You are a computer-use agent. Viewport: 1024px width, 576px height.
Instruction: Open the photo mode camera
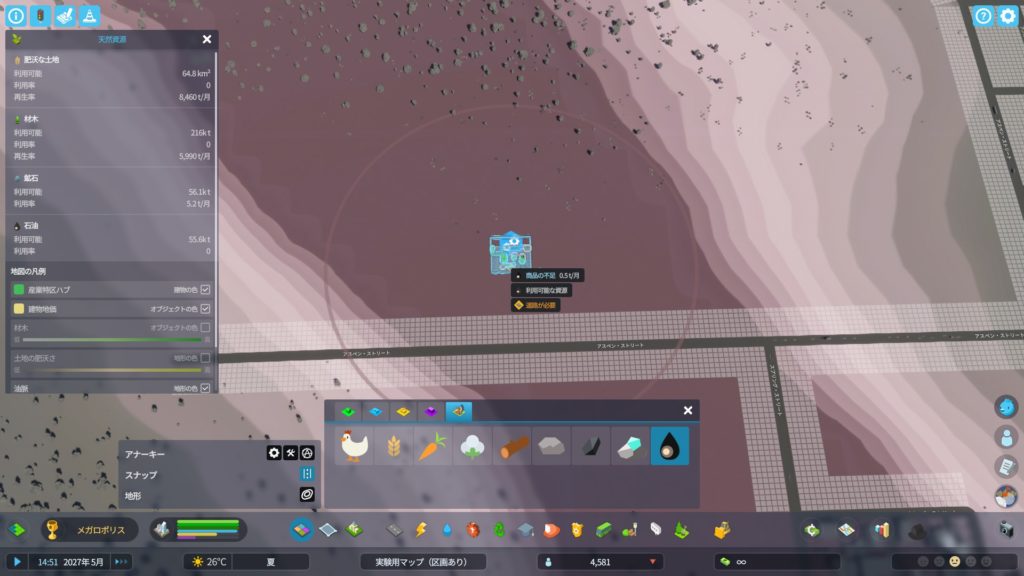pos(1006,529)
